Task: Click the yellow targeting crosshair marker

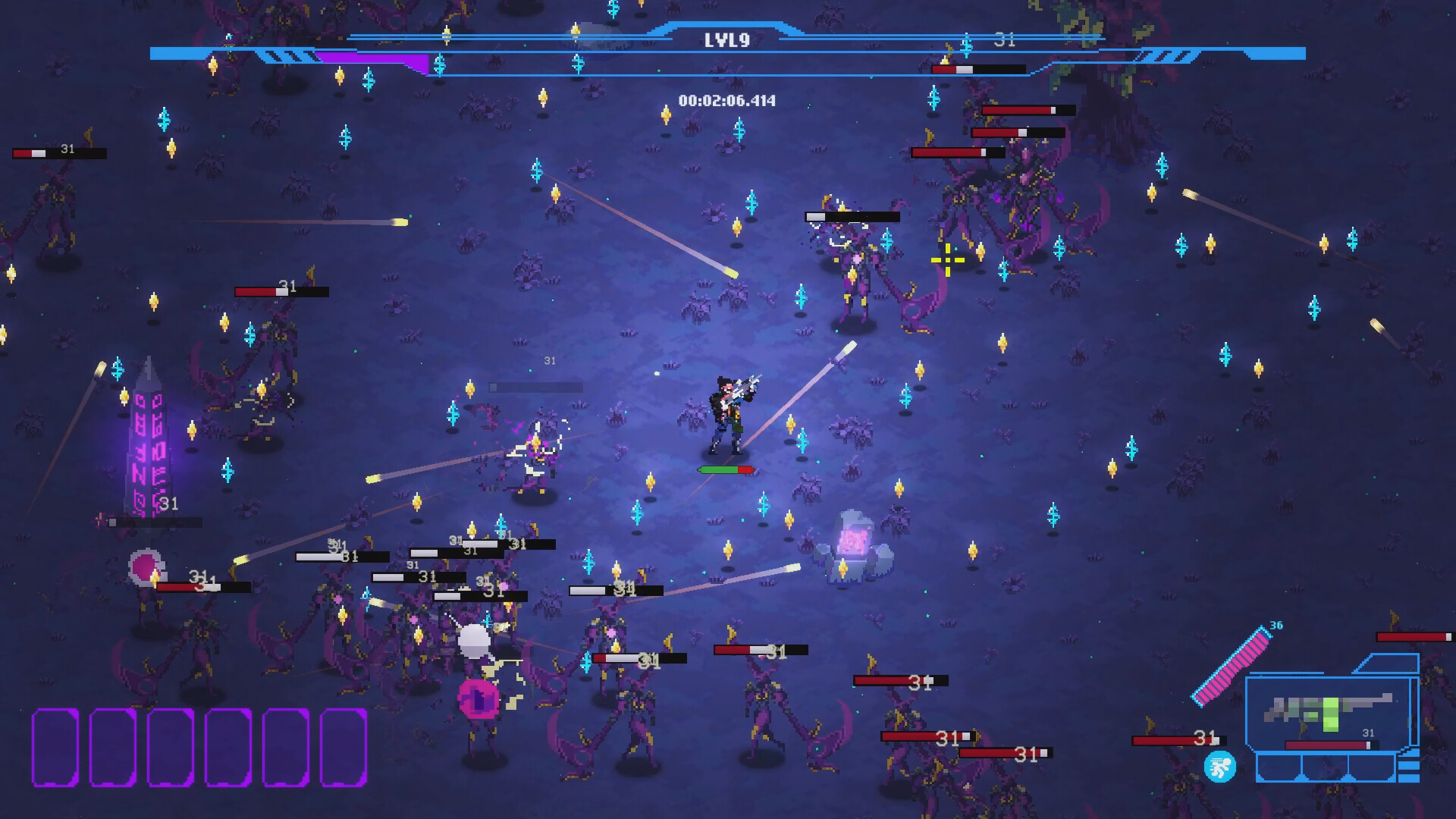Action: click(x=948, y=260)
